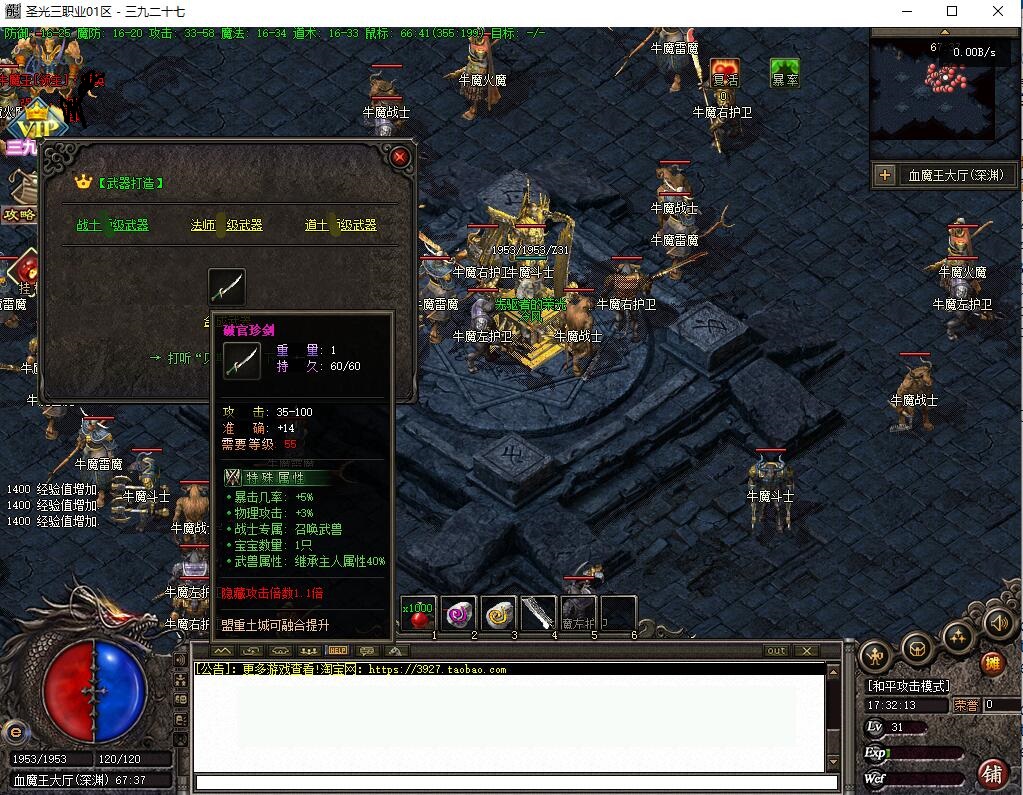The height and width of the screenshot is (795, 1023).
Task: Open the round red 铺 shop button
Action: point(993,773)
